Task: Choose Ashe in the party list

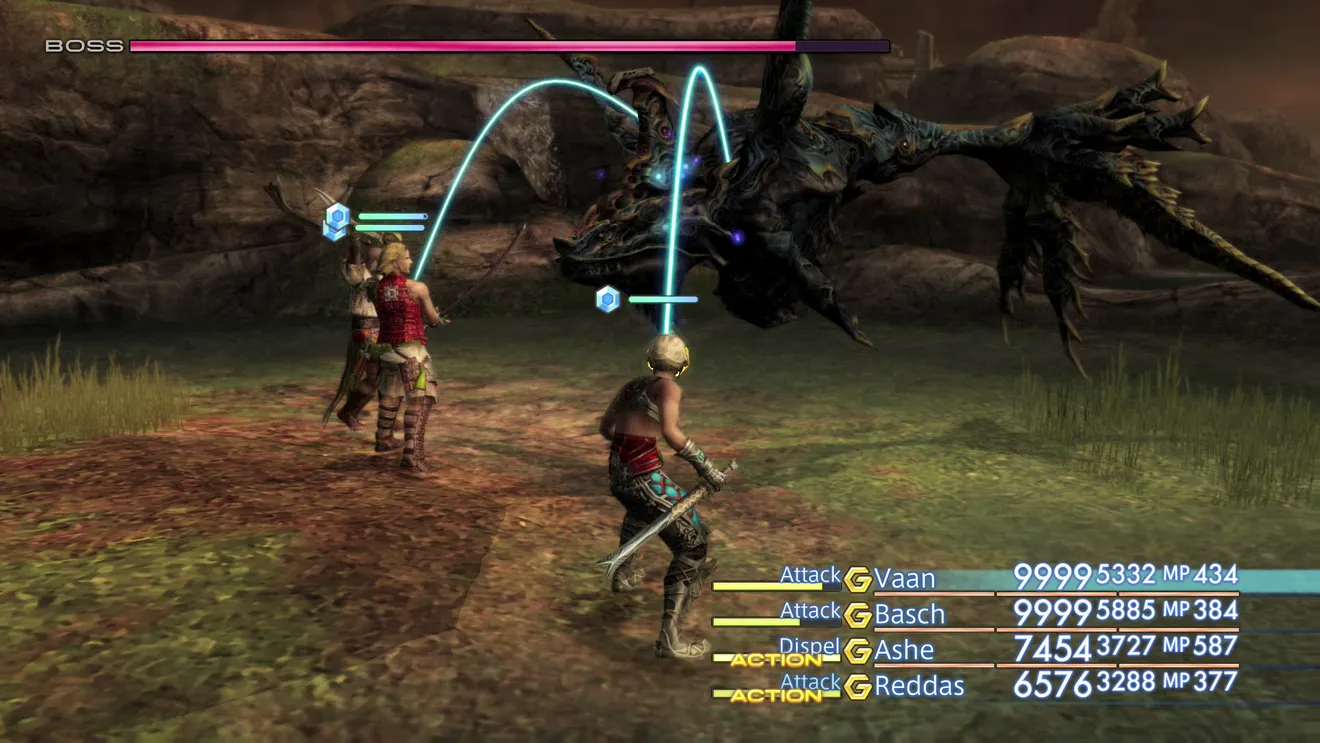Action: tap(903, 650)
